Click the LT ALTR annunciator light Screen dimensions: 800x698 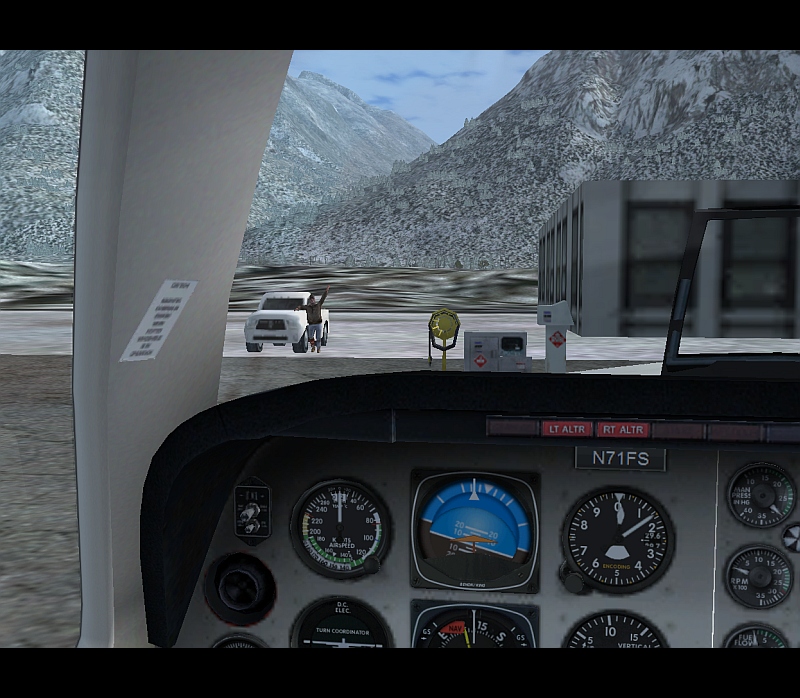(x=567, y=429)
